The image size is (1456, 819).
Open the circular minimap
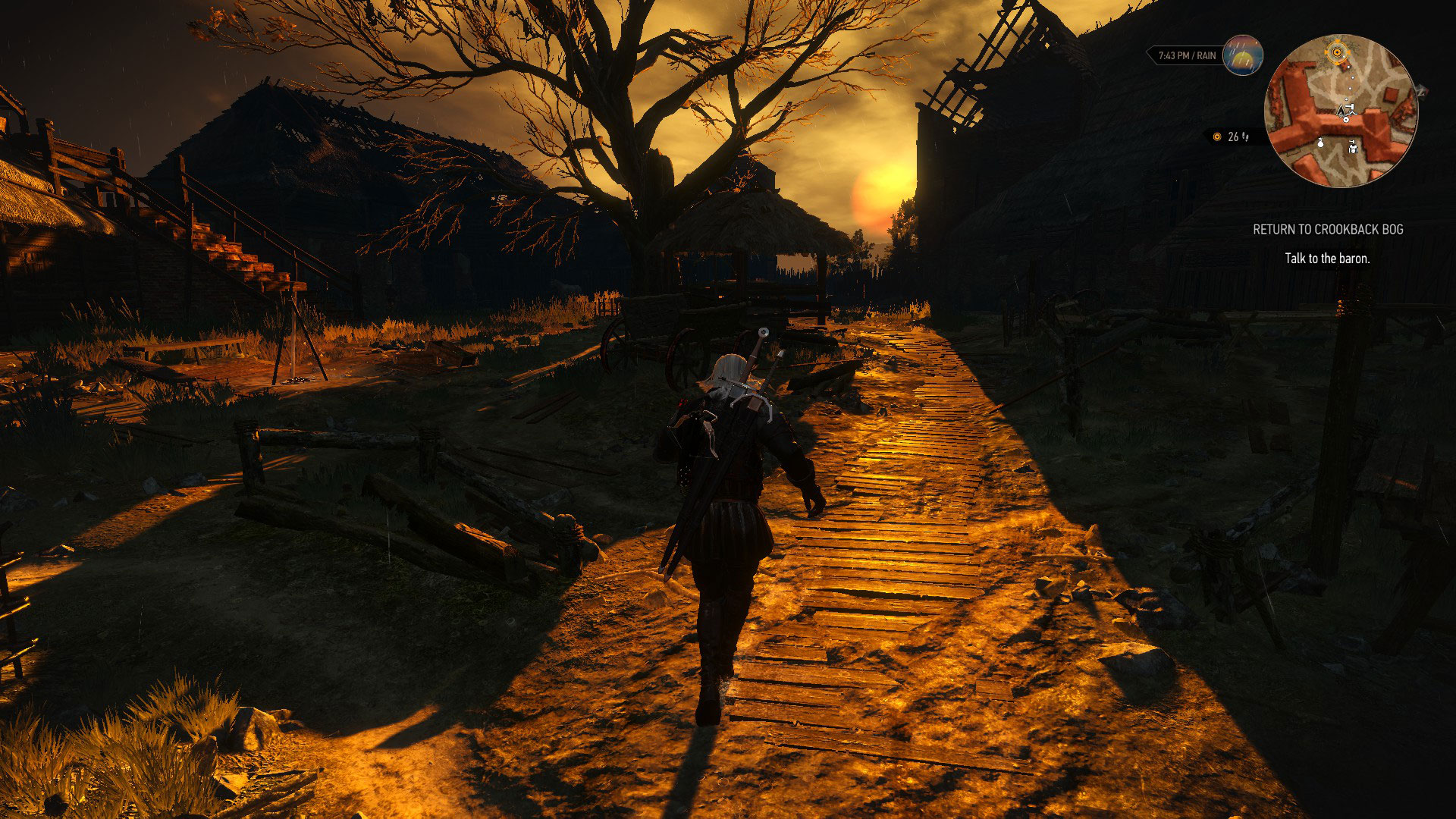pyautogui.click(x=1340, y=111)
